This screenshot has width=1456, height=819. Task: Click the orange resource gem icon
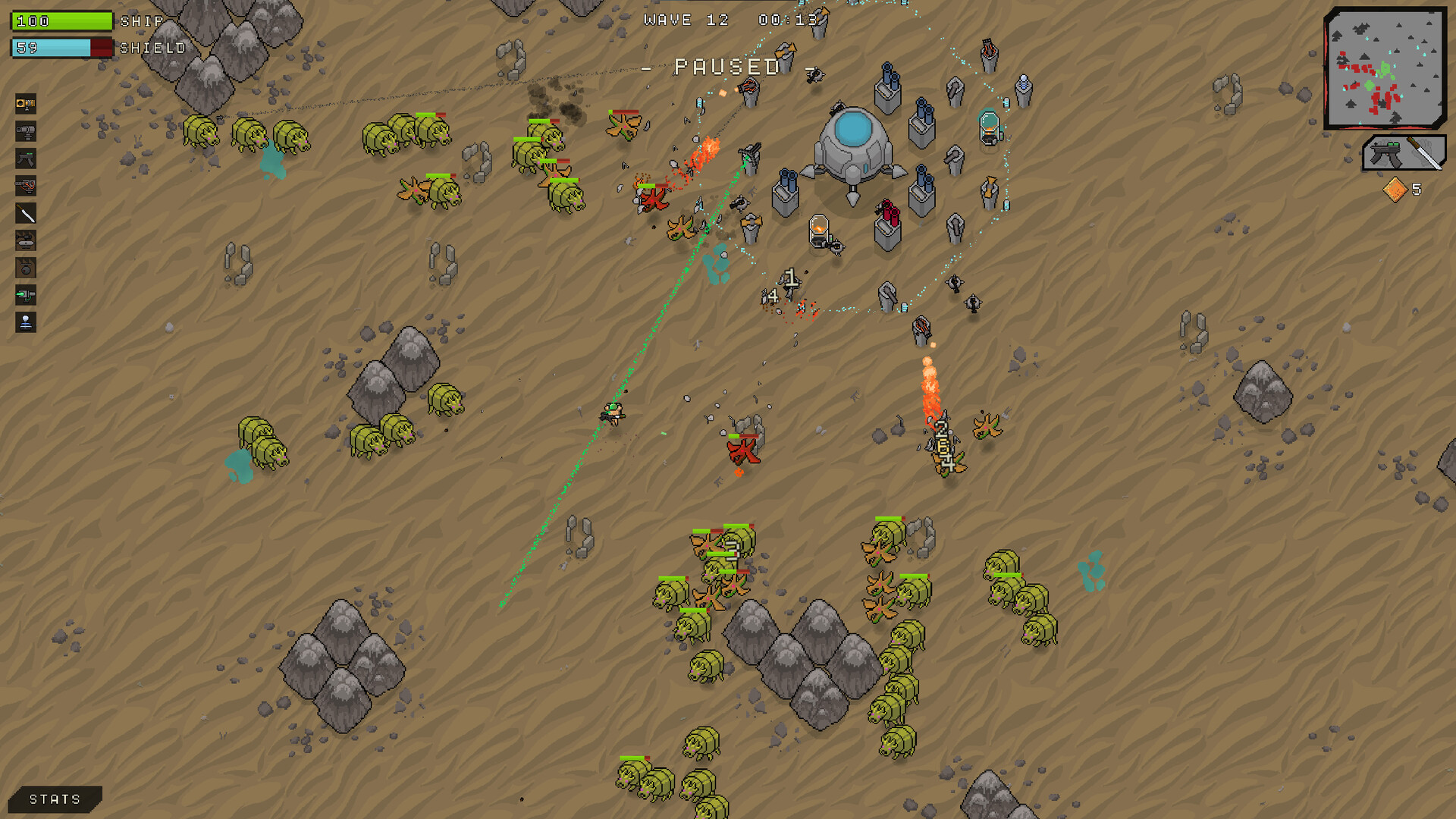pyautogui.click(x=1395, y=187)
